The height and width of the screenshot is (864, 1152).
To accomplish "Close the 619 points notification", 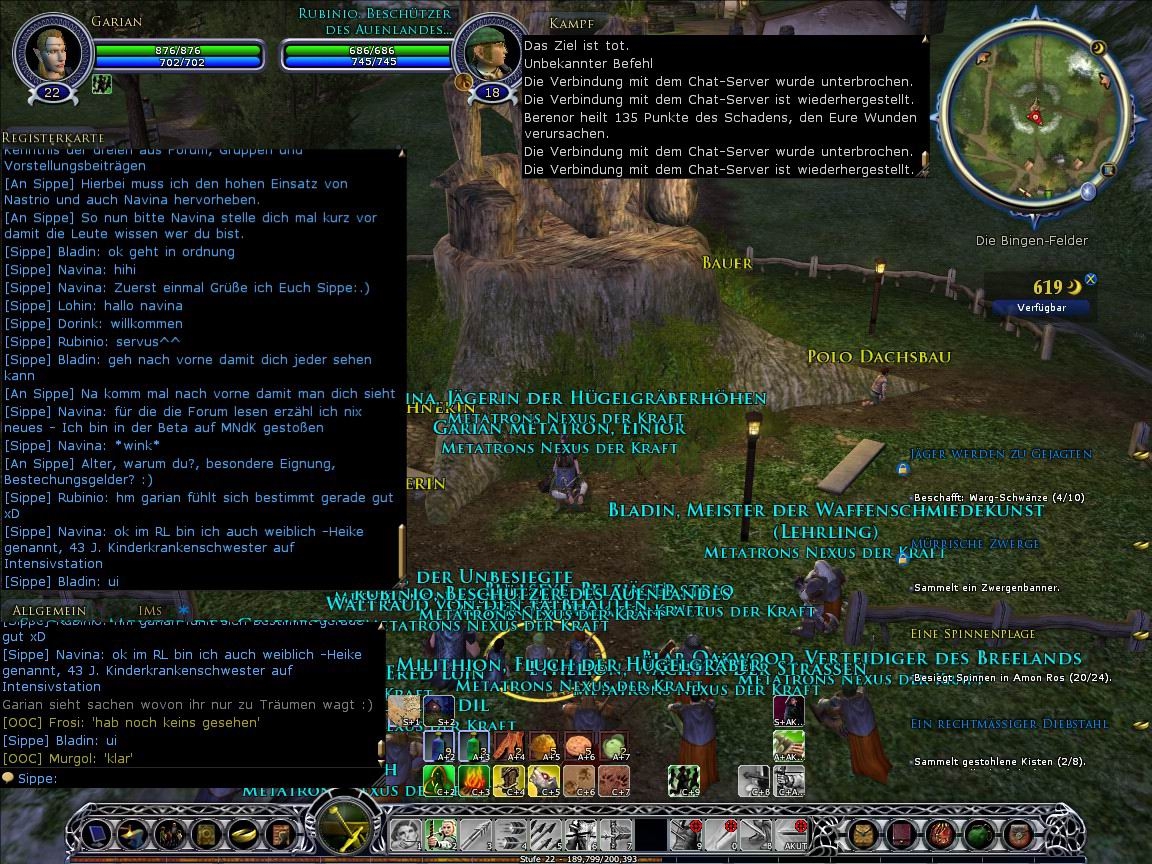I will click(x=1091, y=280).
